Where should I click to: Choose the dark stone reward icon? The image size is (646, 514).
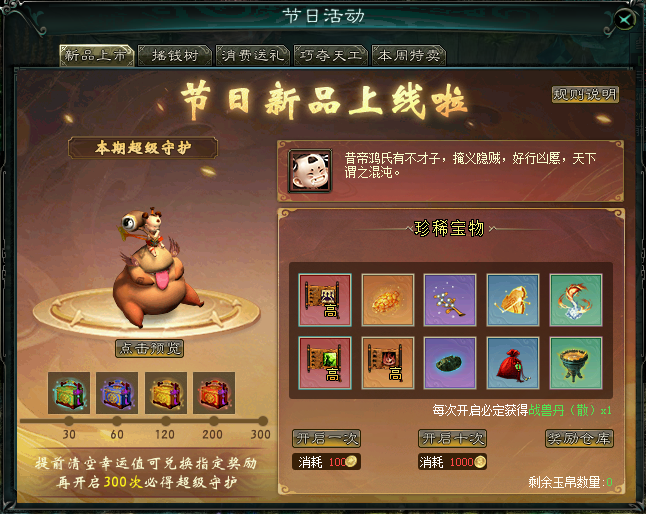[x=450, y=363]
